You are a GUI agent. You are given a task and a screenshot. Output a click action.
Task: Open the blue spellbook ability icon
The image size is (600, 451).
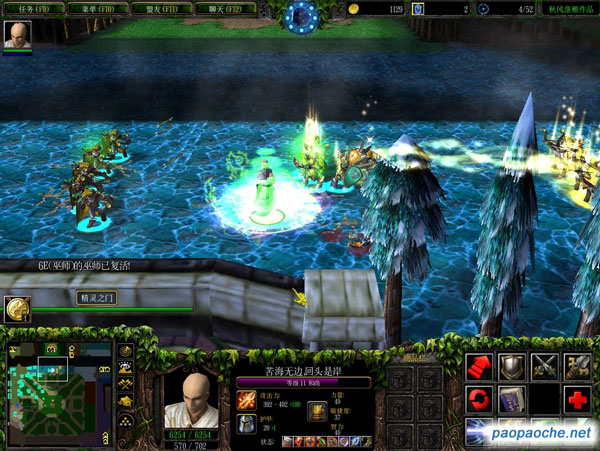(x=513, y=399)
